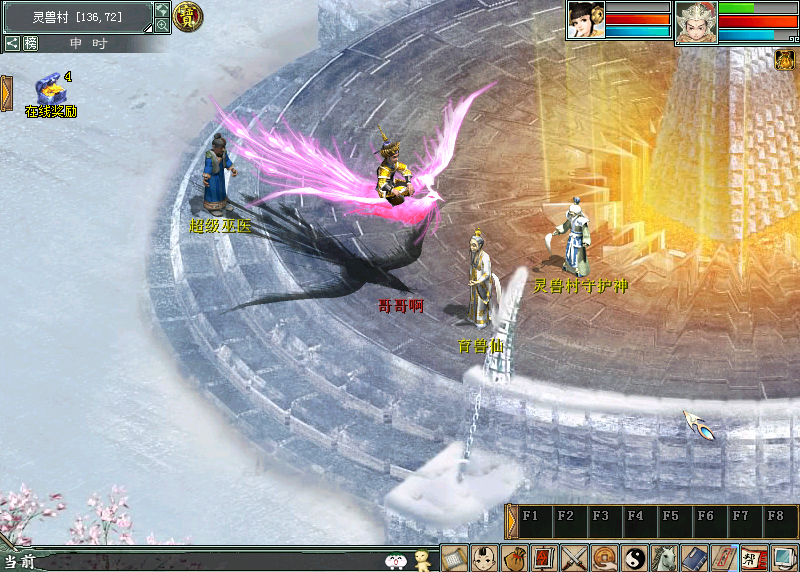The width and height of the screenshot is (800, 572).
Task: Open the world map globe button
Action: 162,10
